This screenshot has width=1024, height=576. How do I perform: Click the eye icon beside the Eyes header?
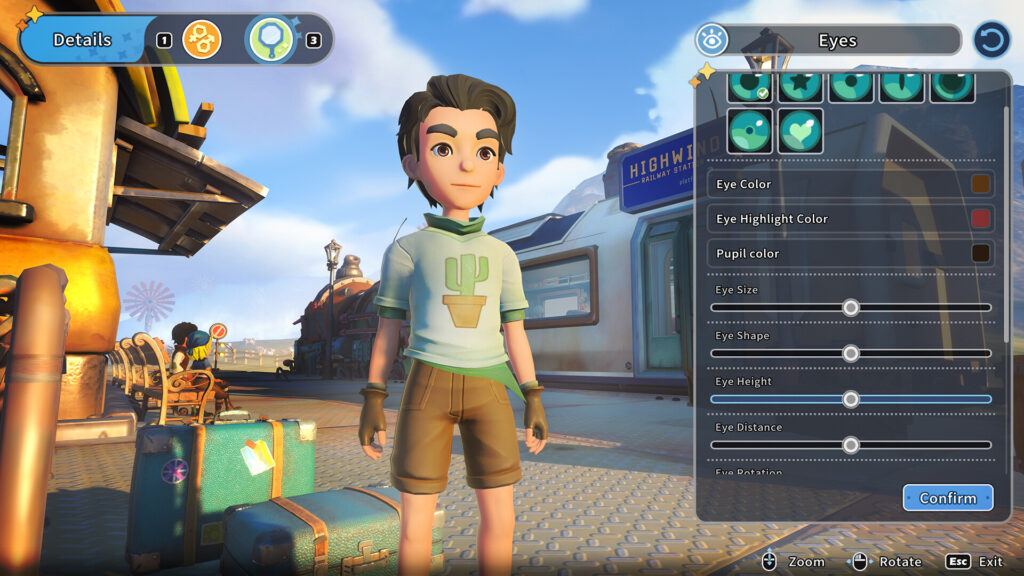[711, 40]
